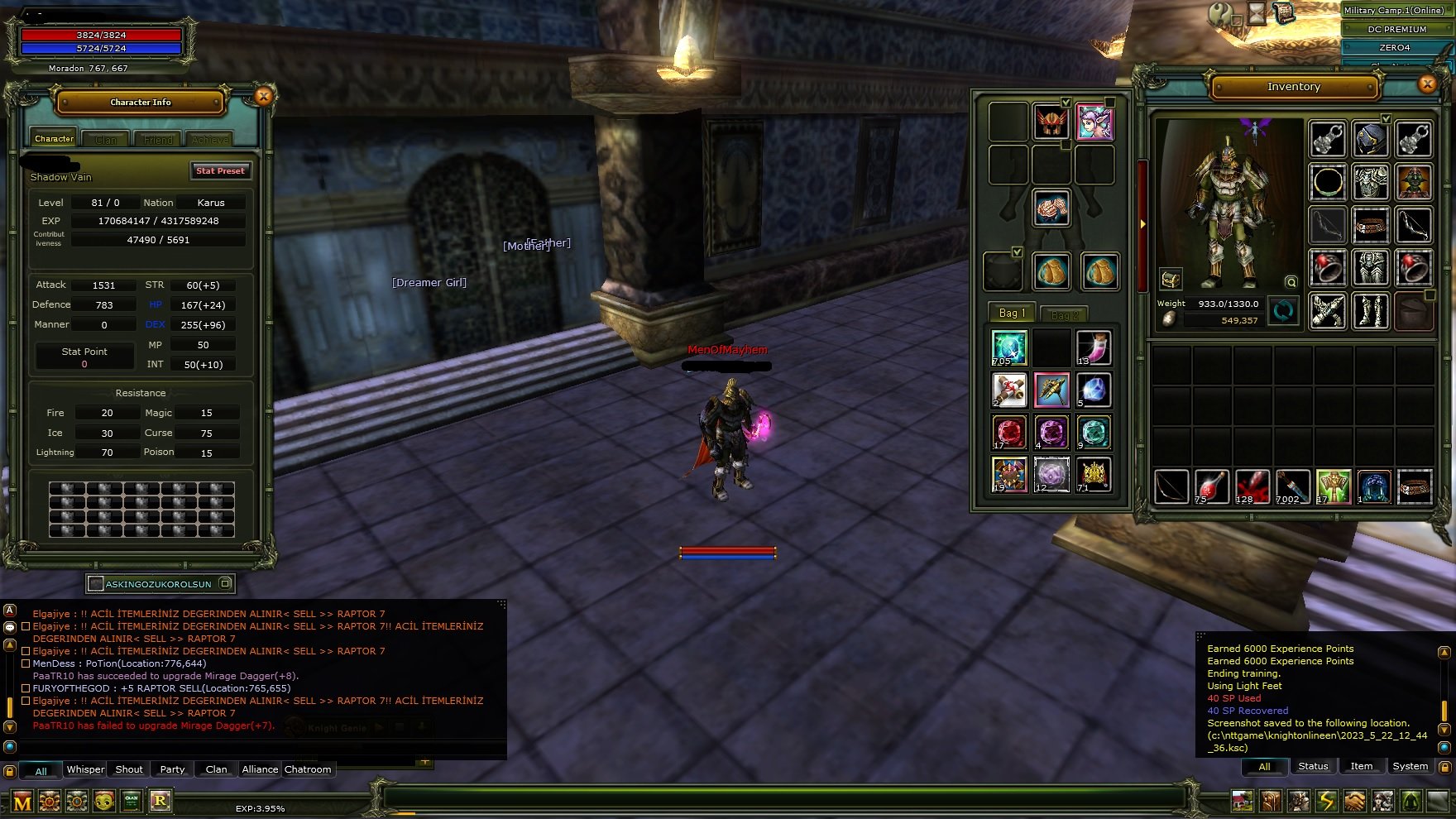
Task: Select the red potion with 75 count
Action: (x=1210, y=486)
